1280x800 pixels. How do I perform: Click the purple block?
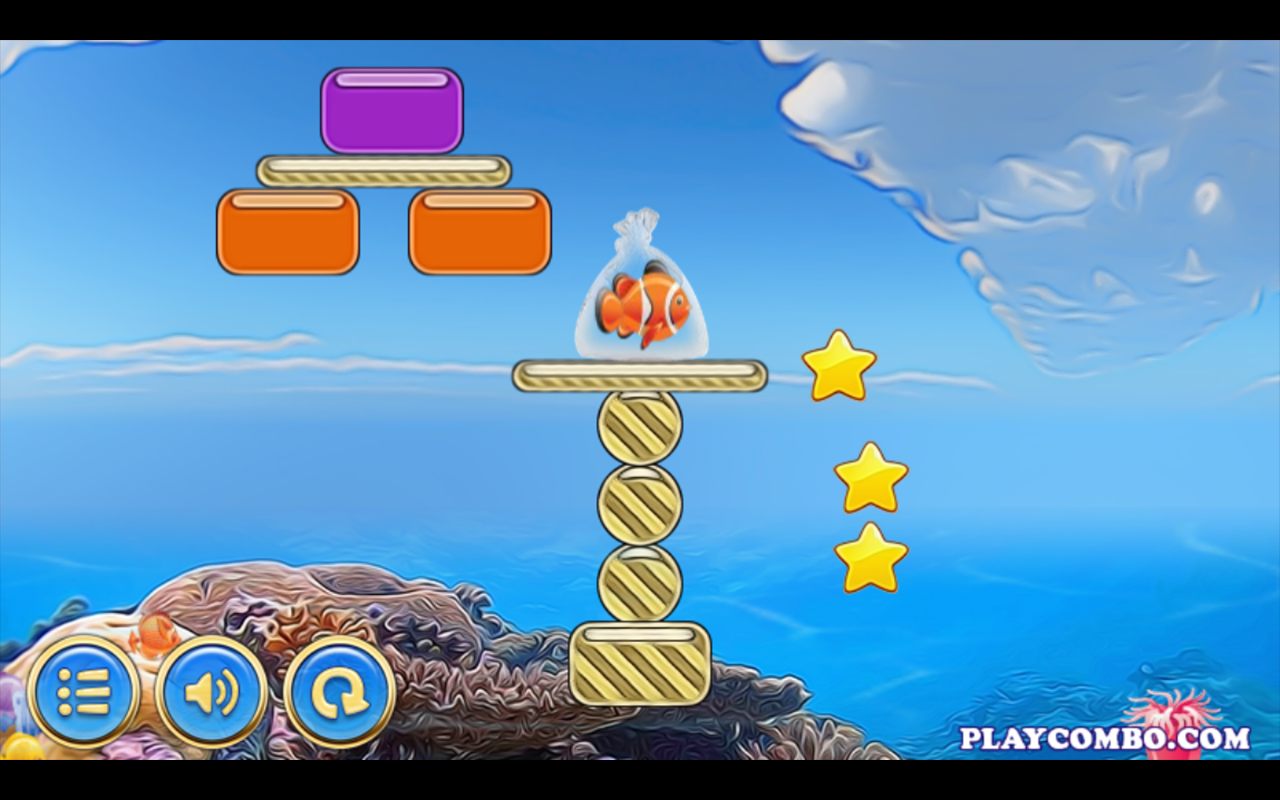pos(394,112)
